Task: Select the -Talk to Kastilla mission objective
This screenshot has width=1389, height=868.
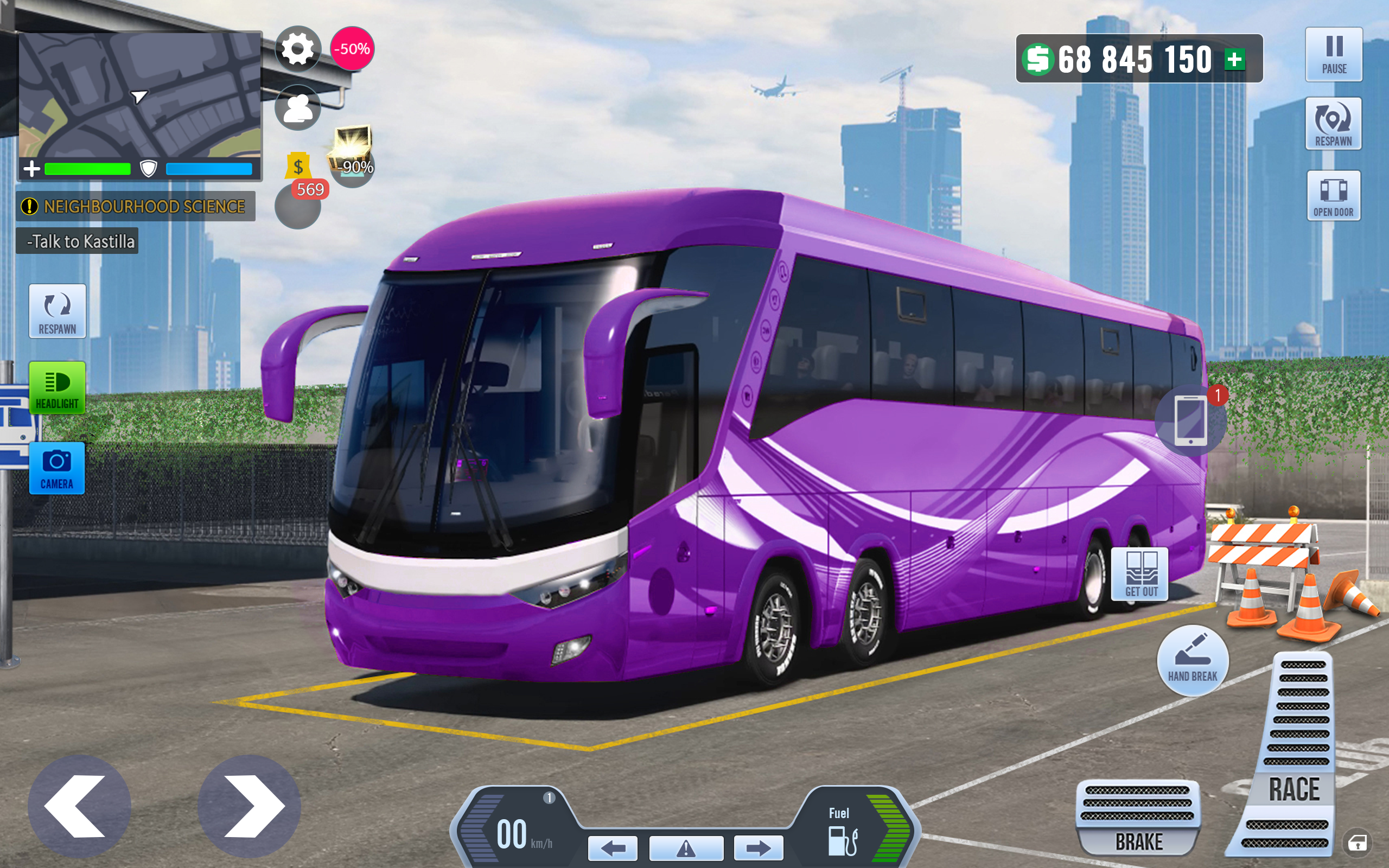Action: pos(79,241)
